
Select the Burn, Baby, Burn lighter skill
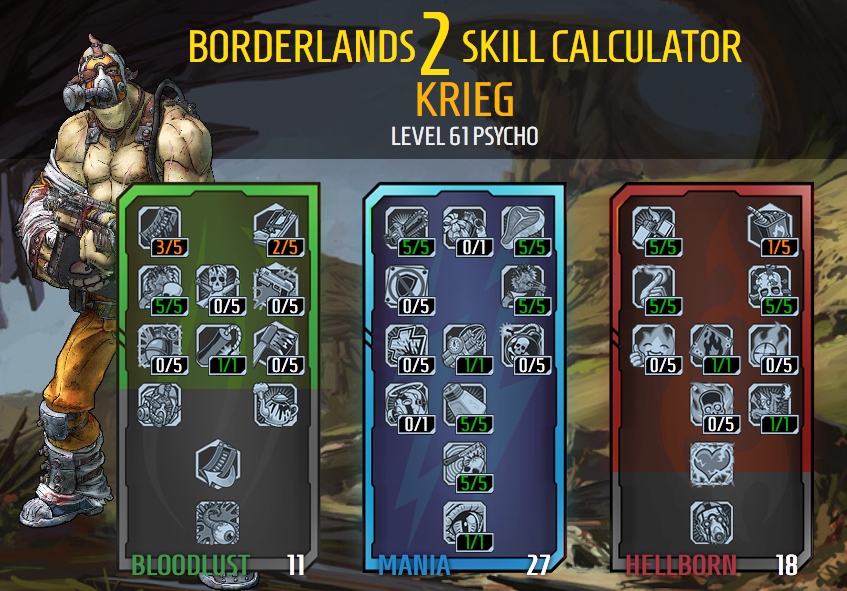[x=653, y=226]
